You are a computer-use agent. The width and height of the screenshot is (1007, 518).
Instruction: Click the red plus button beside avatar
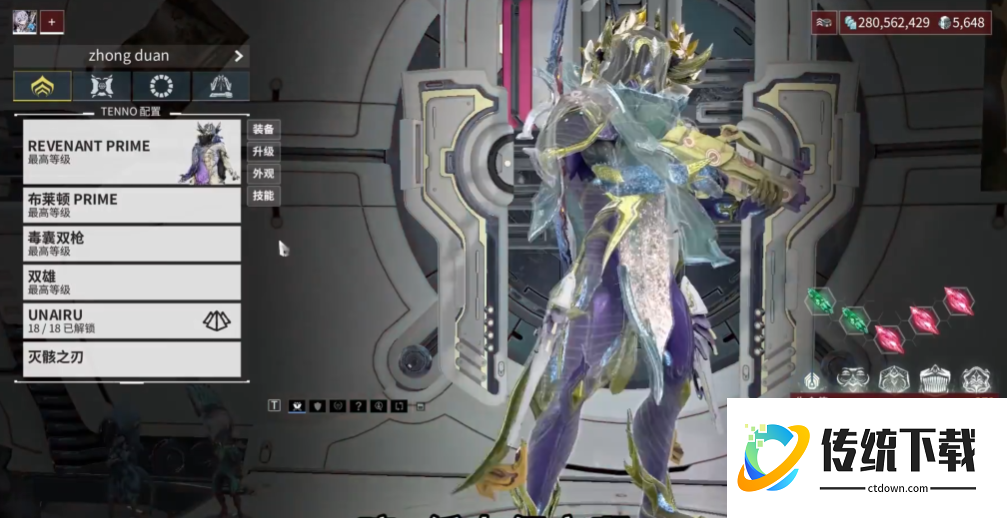click(52, 21)
